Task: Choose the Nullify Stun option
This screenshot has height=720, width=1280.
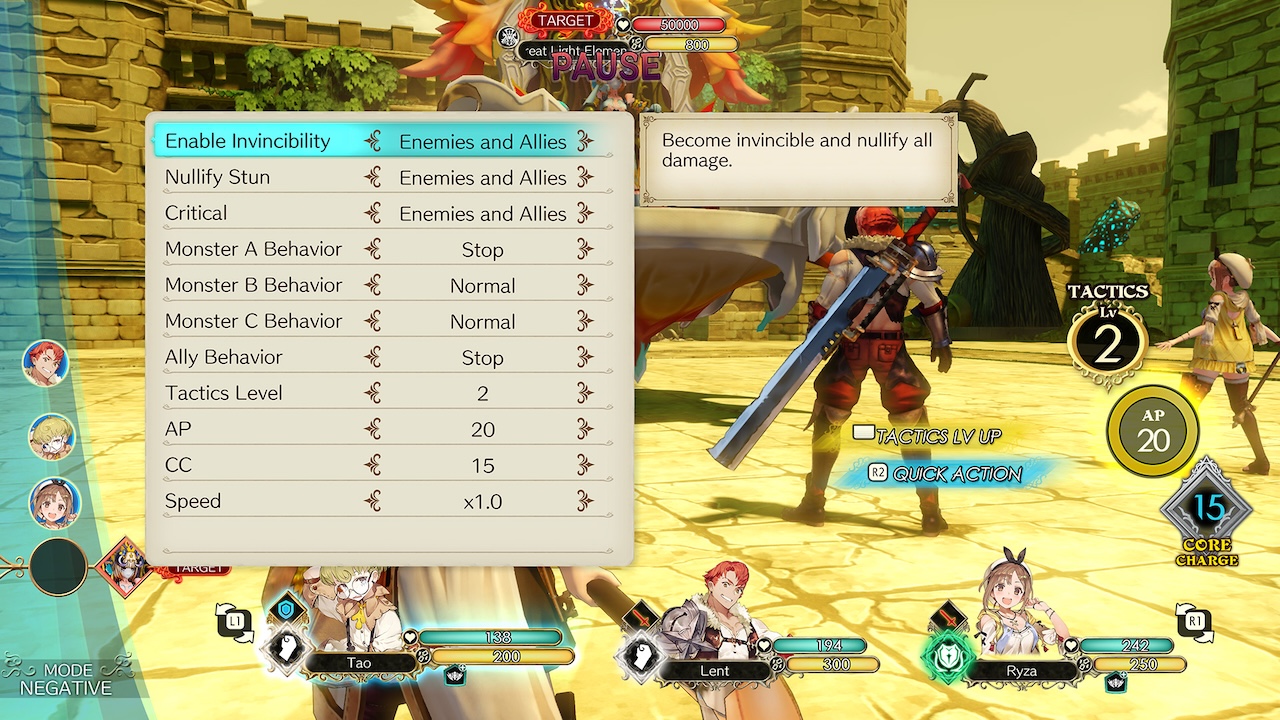Action: click(217, 177)
